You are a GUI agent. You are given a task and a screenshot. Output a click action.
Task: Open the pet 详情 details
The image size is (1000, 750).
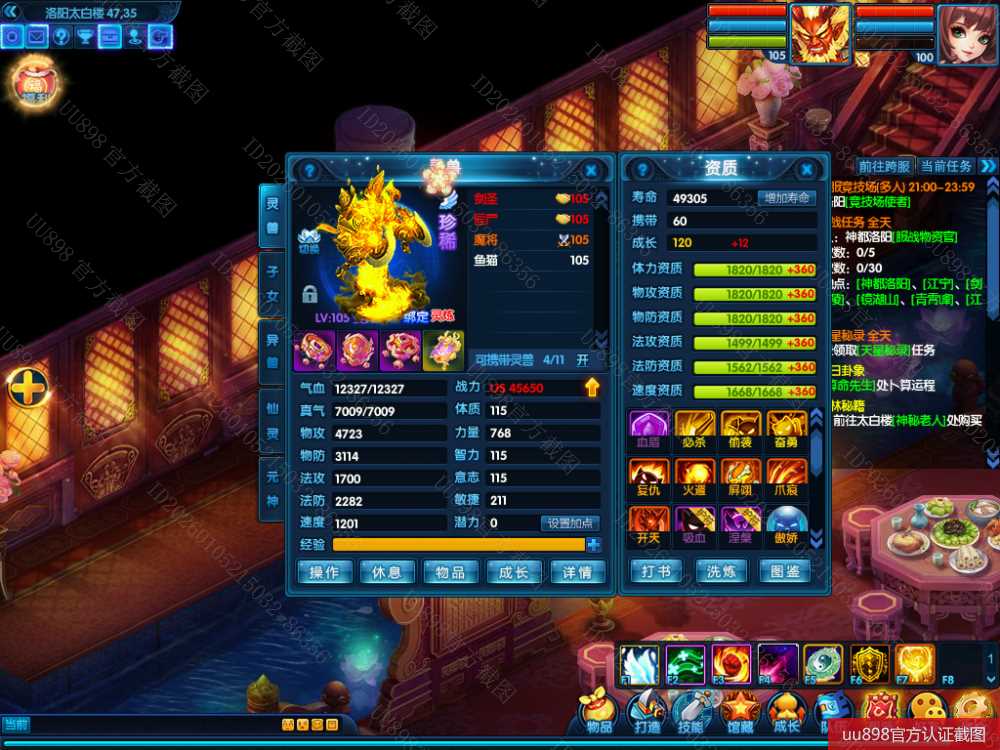[x=577, y=572]
